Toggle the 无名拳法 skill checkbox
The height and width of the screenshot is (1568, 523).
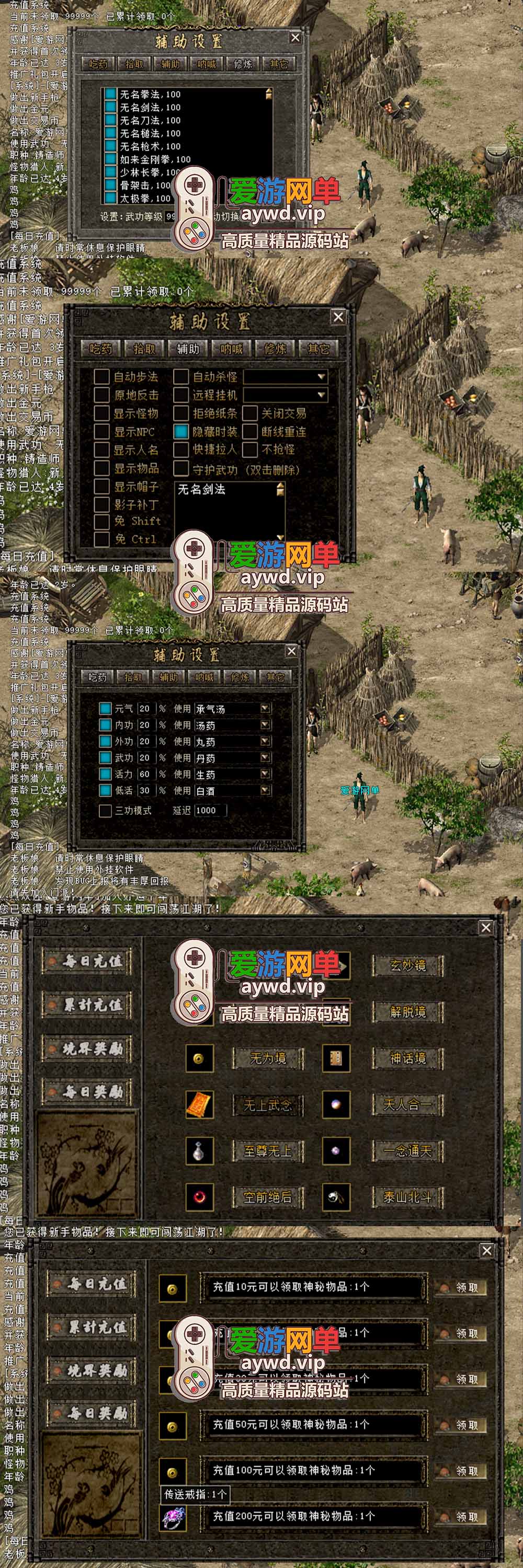[x=110, y=95]
